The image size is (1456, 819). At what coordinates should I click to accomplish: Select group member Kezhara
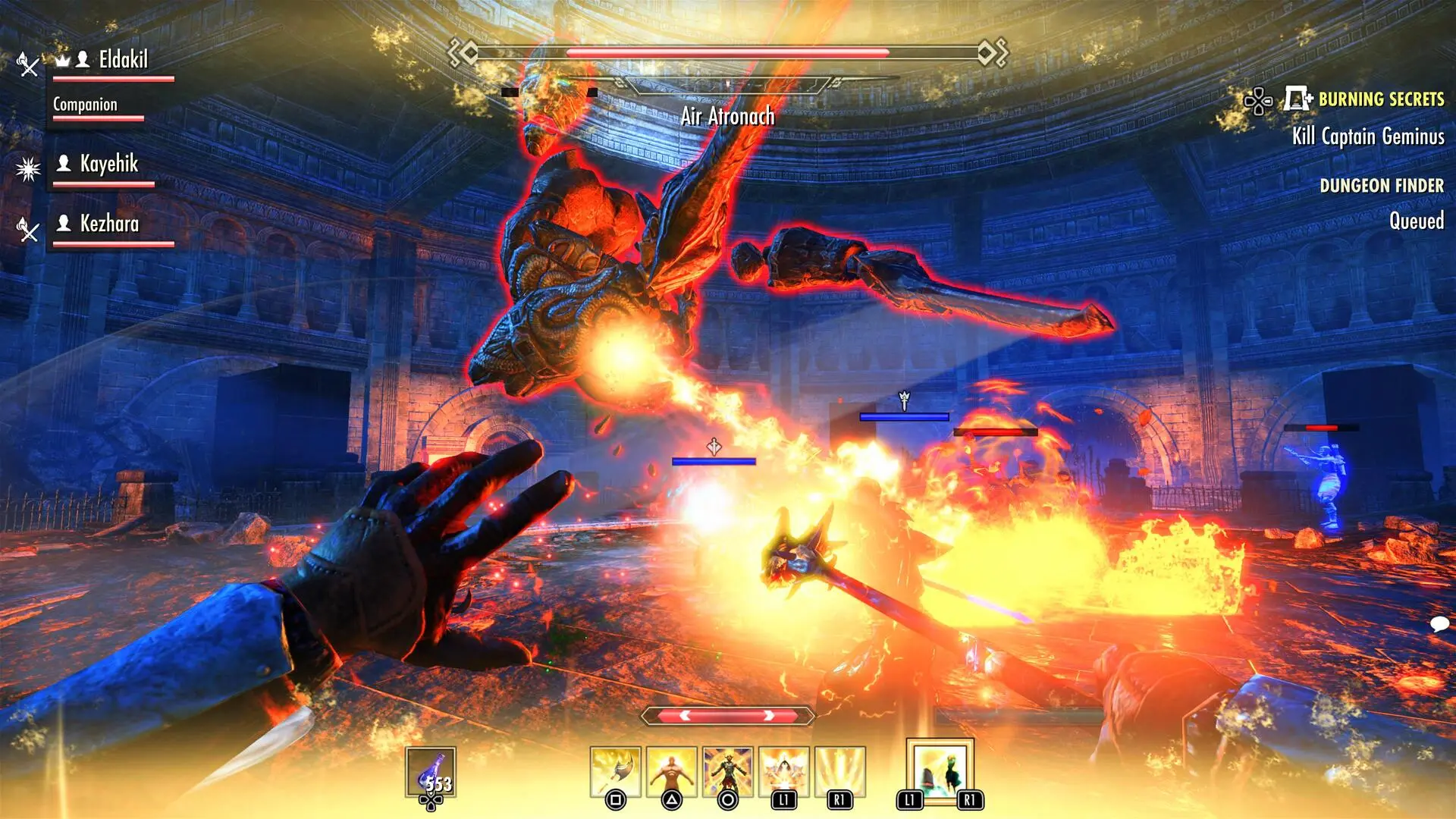coord(109,224)
